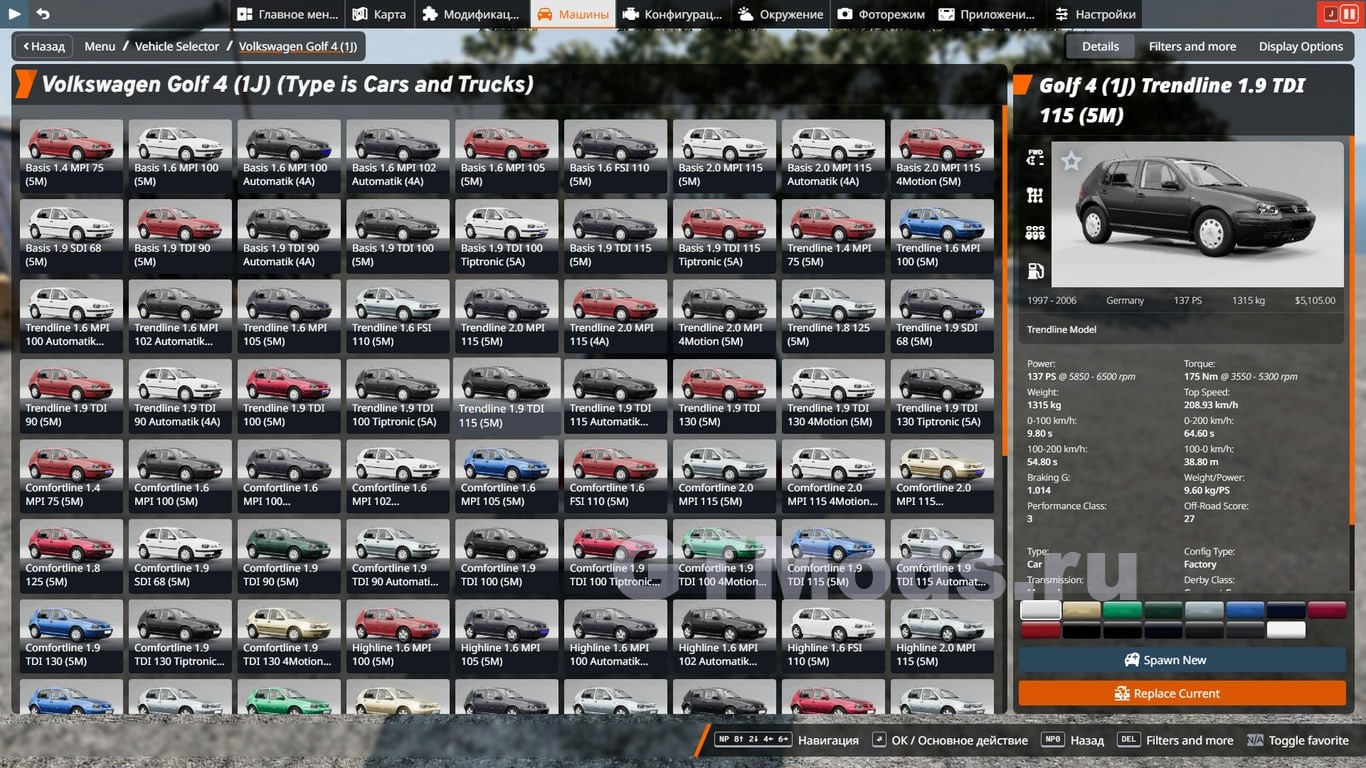Image resolution: width=1366 pixels, height=768 pixels.
Task: Replace the current vehicle
Action: (x=1181, y=693)
